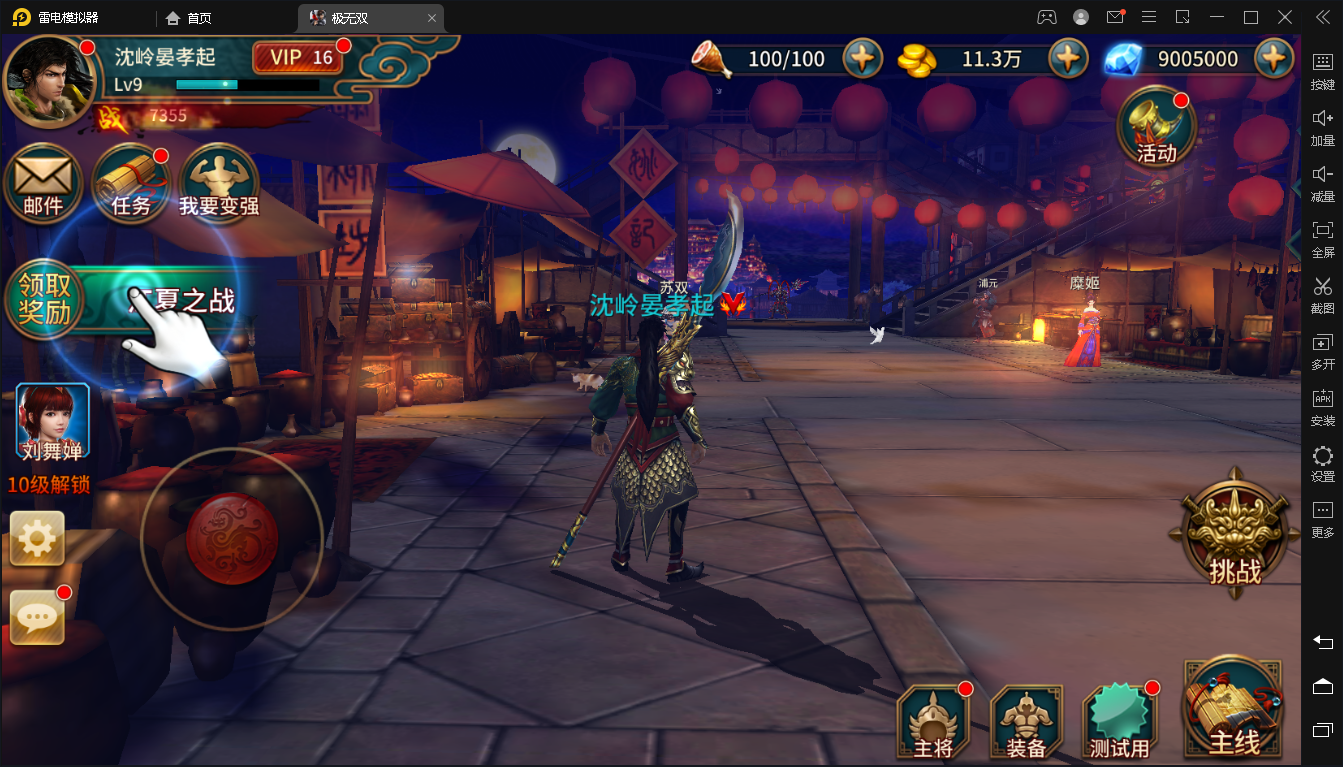
Task: Add gold coins with plus button
Action: [1068, 59]
